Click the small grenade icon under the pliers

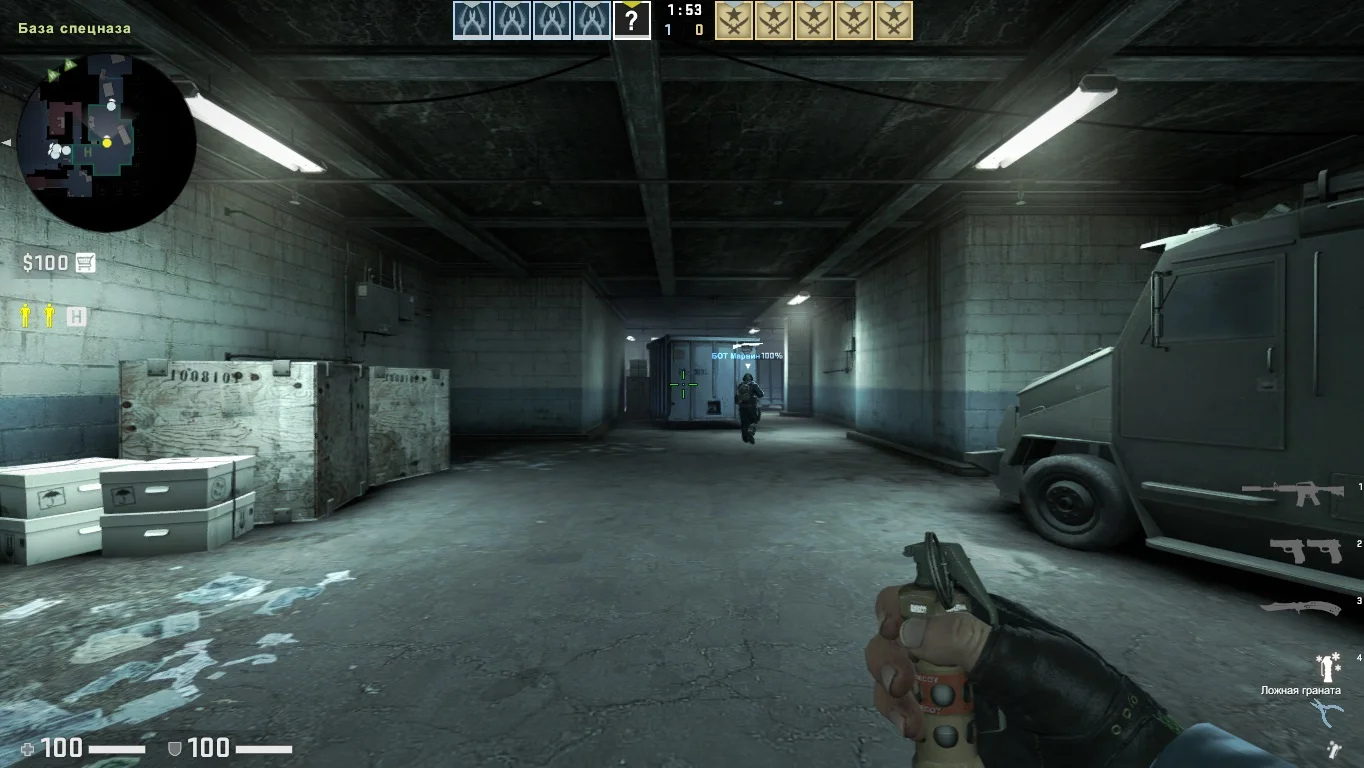coord(1333,748)
